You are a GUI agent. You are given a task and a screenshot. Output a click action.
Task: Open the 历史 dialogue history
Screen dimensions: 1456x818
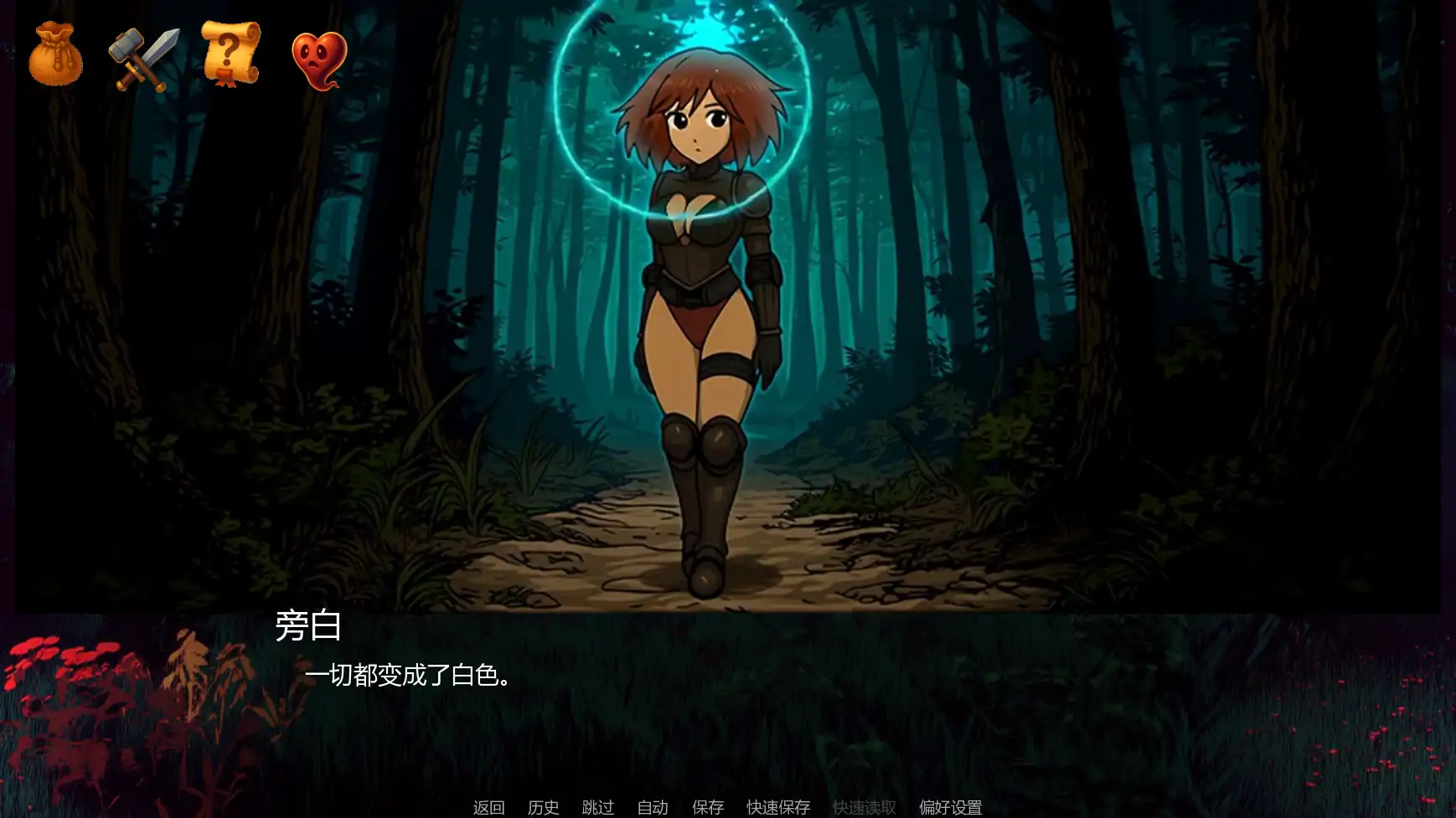[x=543, y=806]
